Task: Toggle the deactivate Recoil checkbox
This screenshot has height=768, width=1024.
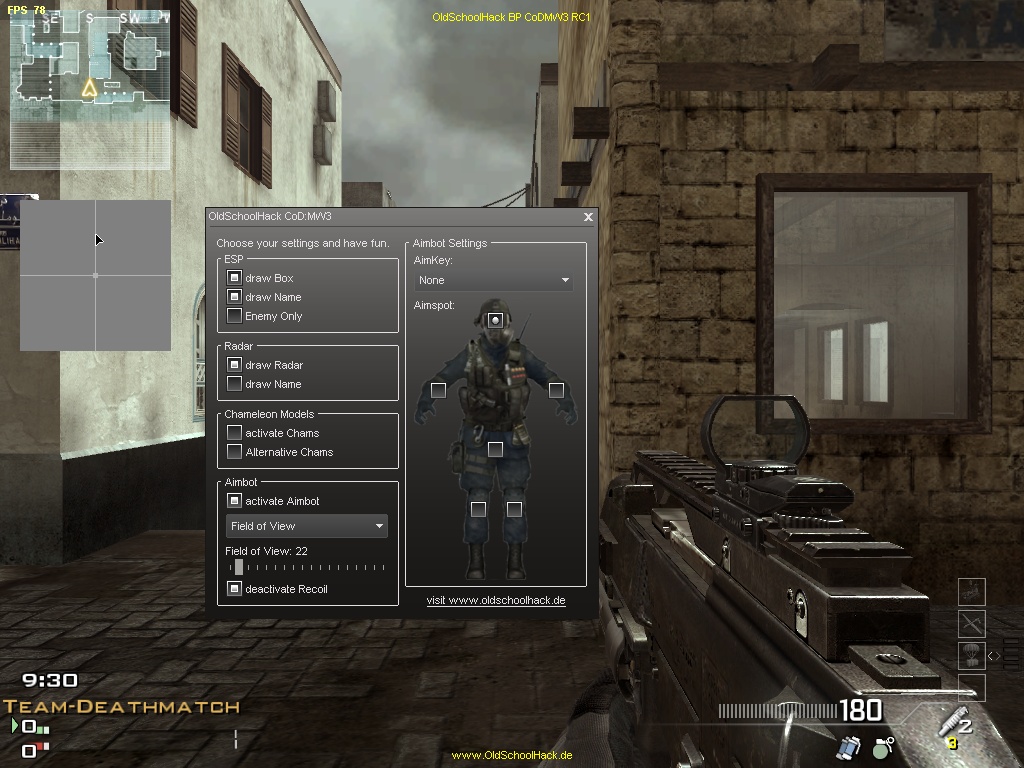Action: [x=234, y=589]
